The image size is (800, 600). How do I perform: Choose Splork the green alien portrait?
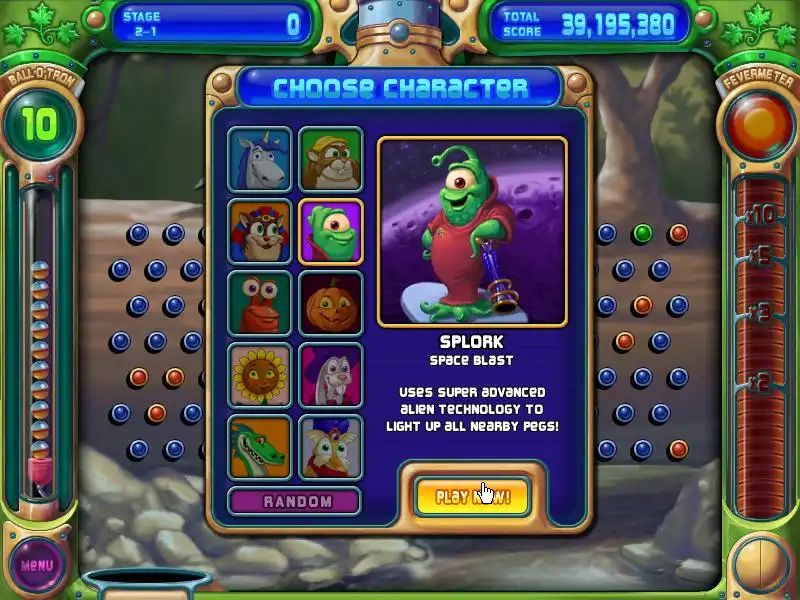(331, 231)
